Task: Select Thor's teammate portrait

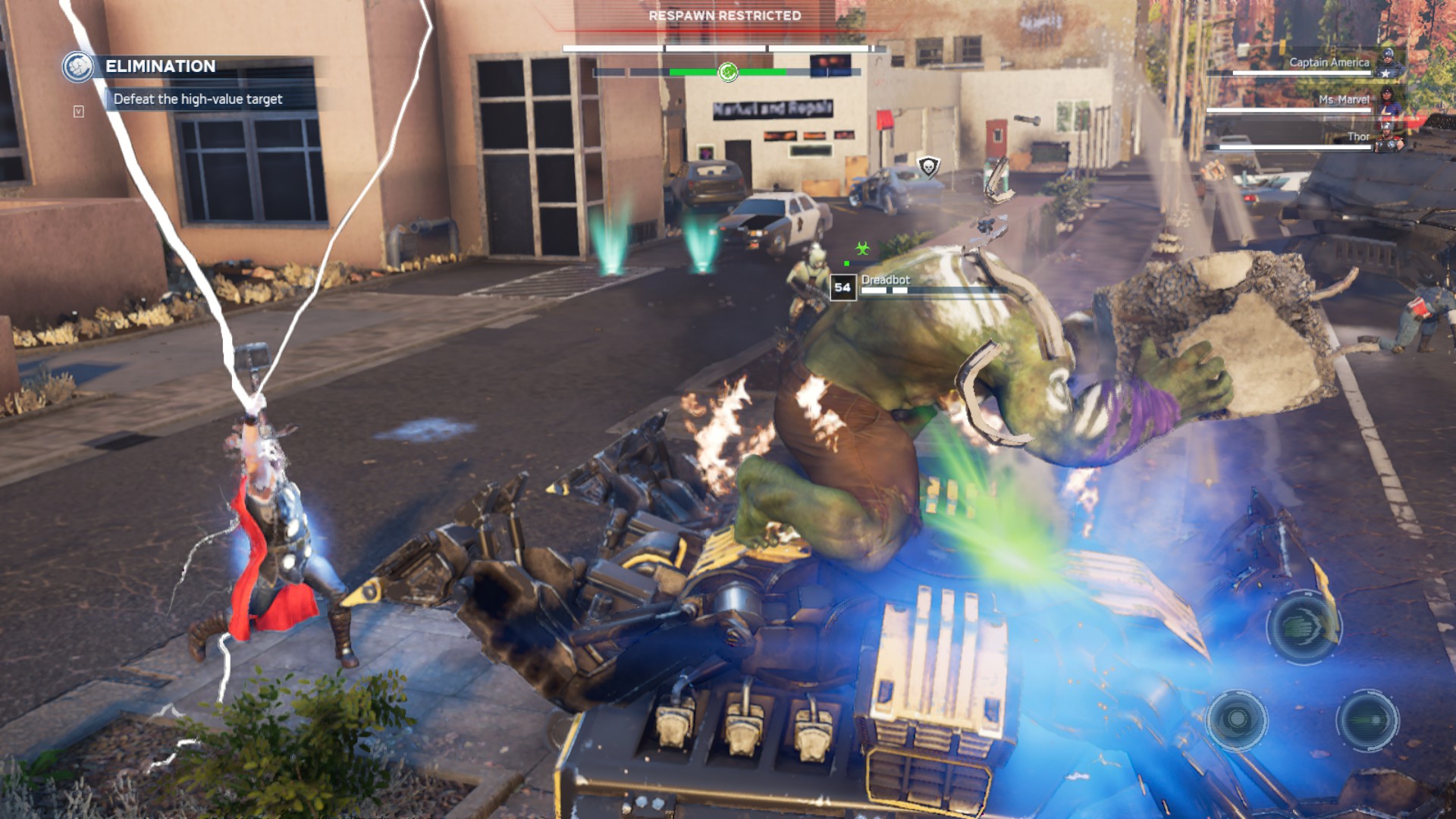Action: click(x=1389, y=140)
